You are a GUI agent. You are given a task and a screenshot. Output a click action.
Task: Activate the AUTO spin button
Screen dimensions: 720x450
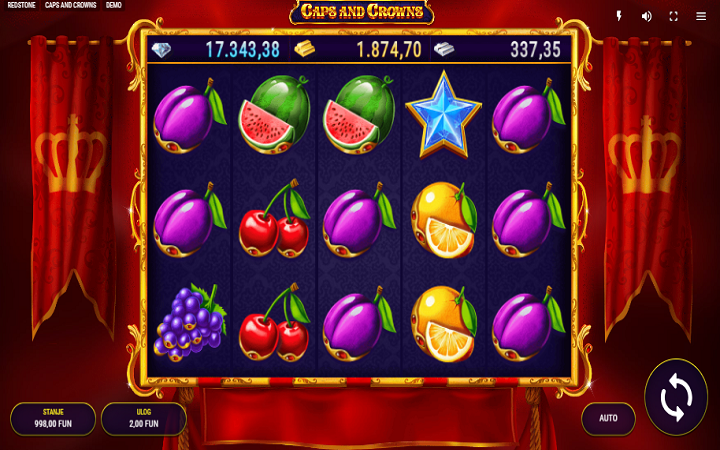608,418
